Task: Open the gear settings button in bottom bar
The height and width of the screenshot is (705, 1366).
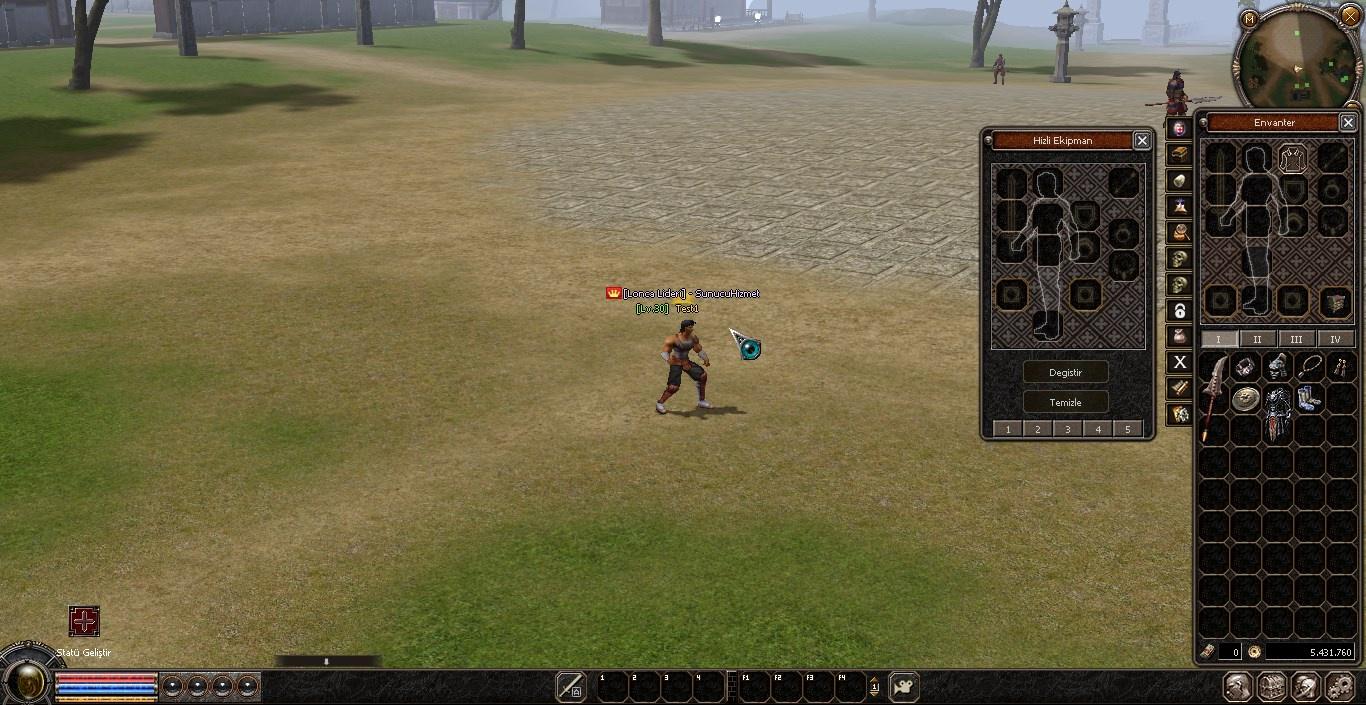Action: click(1339, 687)
